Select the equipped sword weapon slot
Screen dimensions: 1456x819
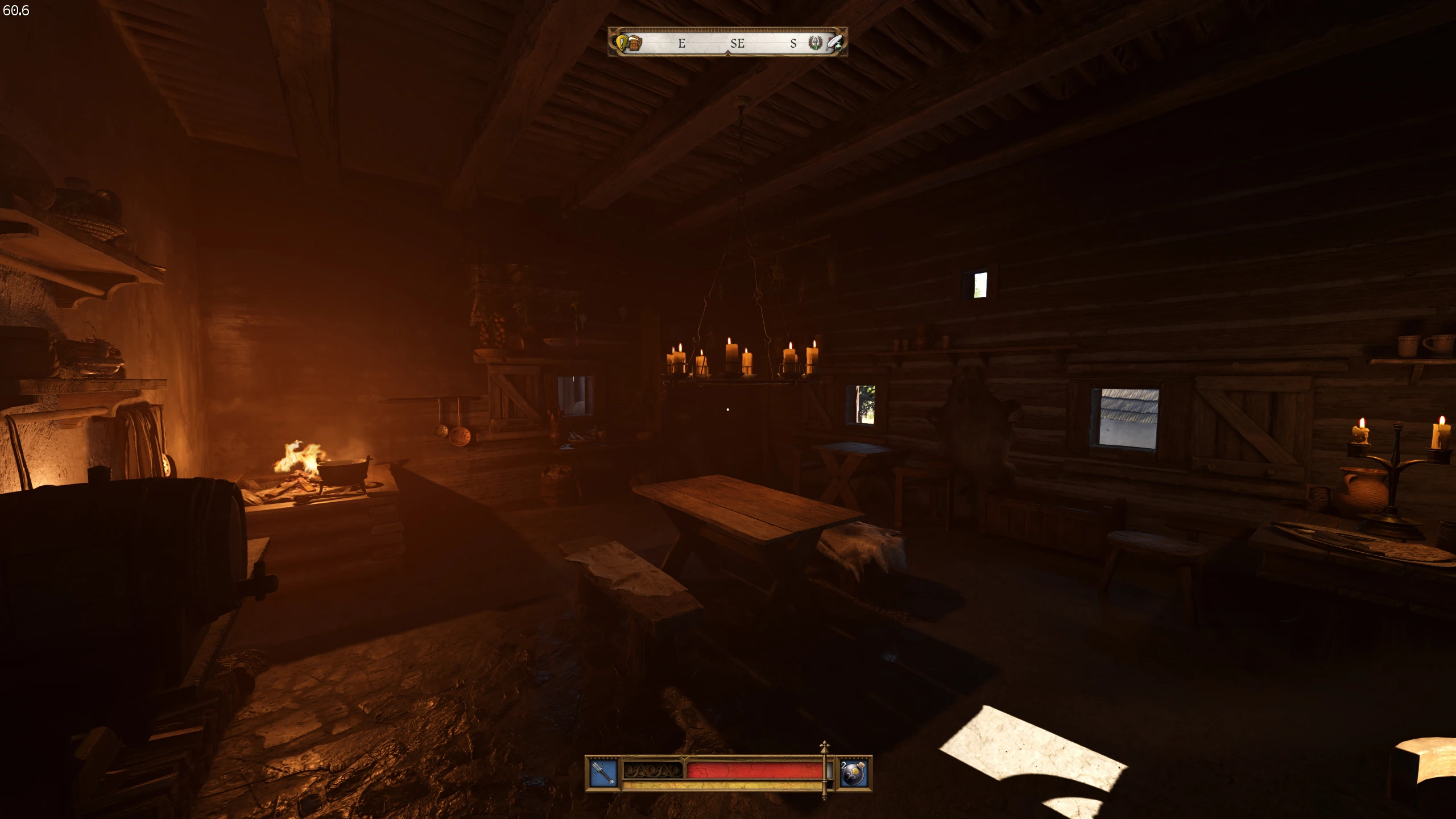[602, 773]
